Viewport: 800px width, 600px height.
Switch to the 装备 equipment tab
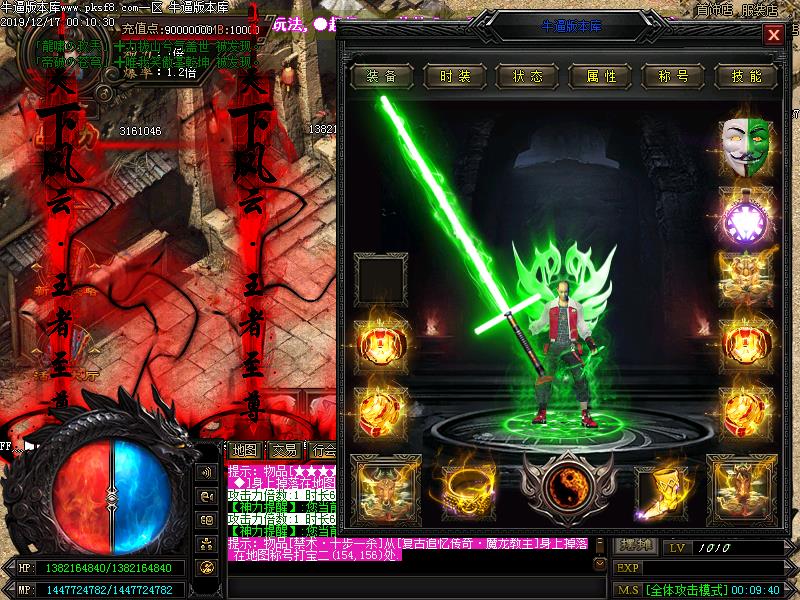pos(381,76)
